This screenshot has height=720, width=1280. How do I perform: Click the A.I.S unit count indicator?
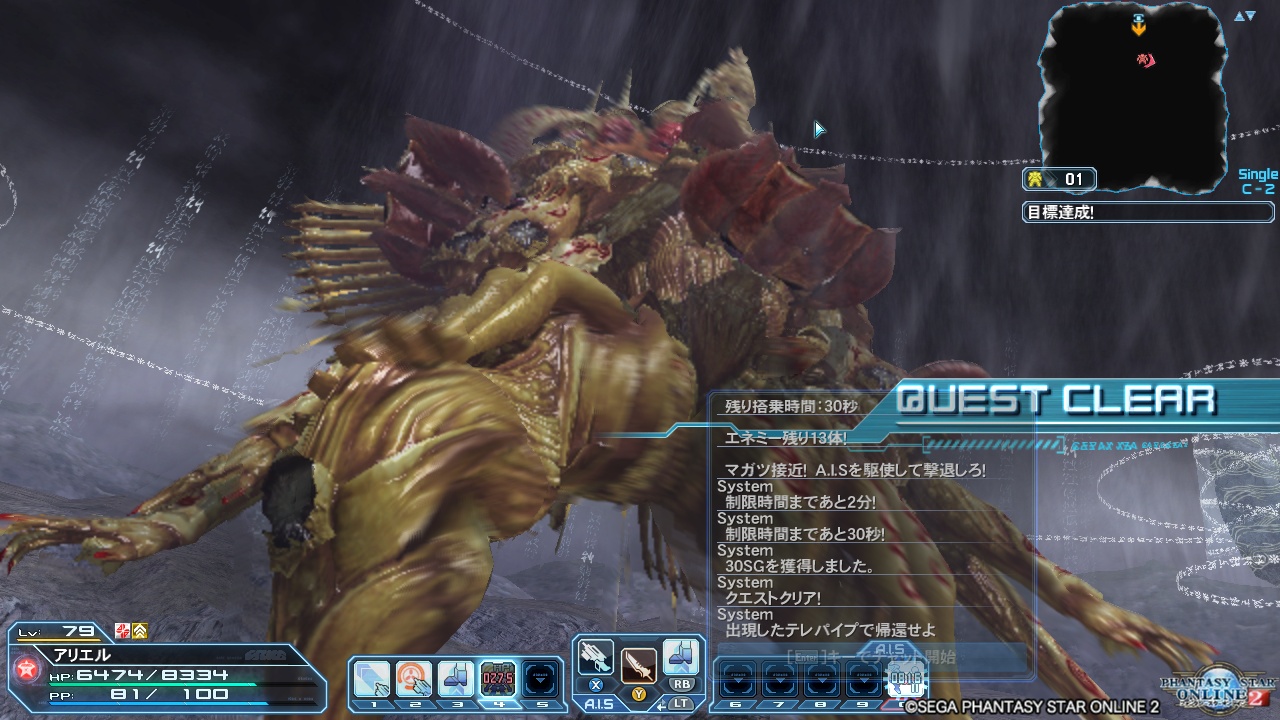point(1060,180)
